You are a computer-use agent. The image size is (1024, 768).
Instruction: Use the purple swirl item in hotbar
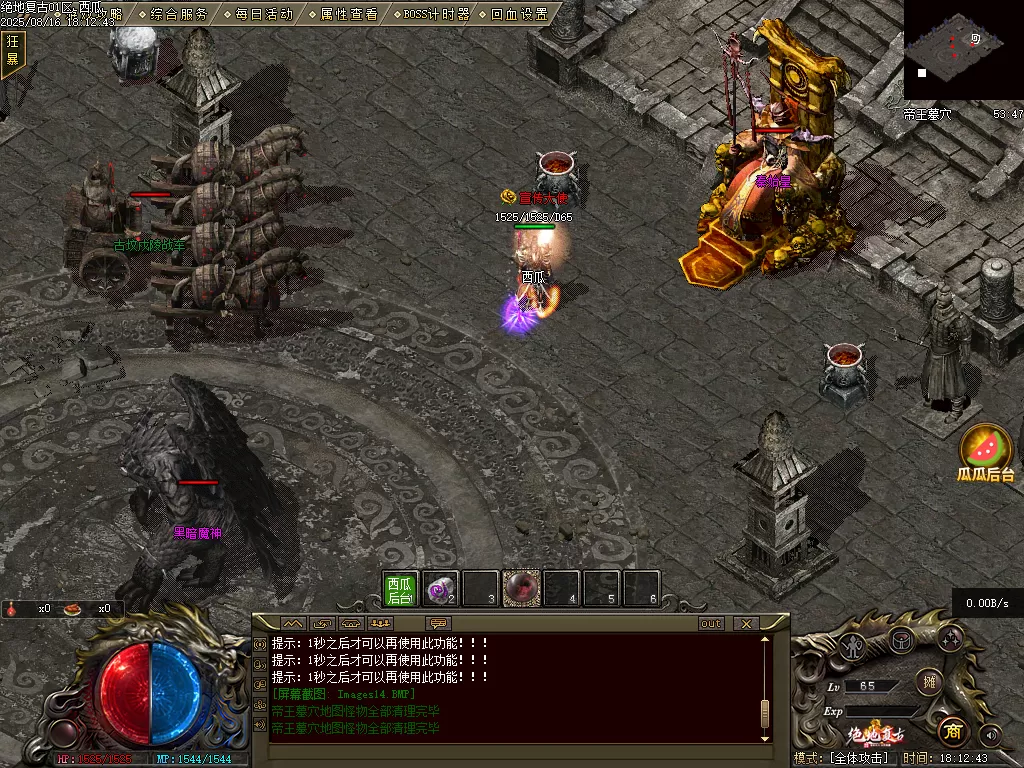[x=440, y=589]
